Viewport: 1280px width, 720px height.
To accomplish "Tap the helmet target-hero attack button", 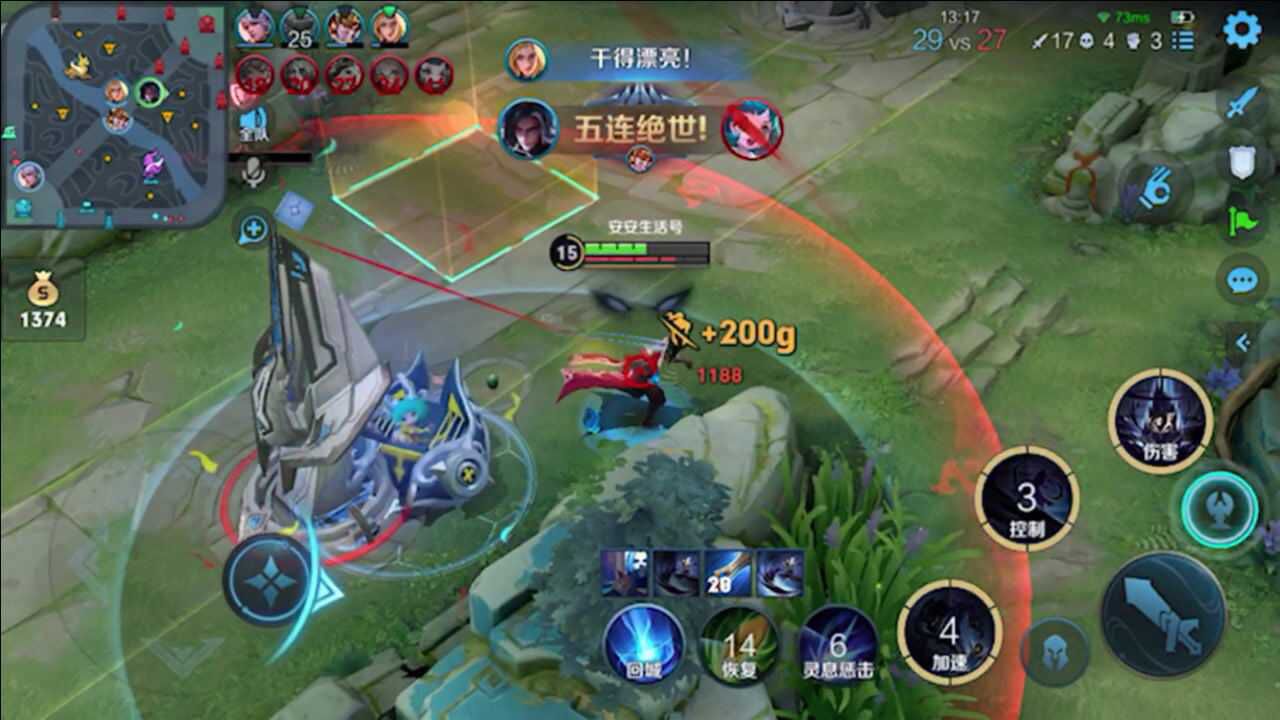I will [1059, 651].
